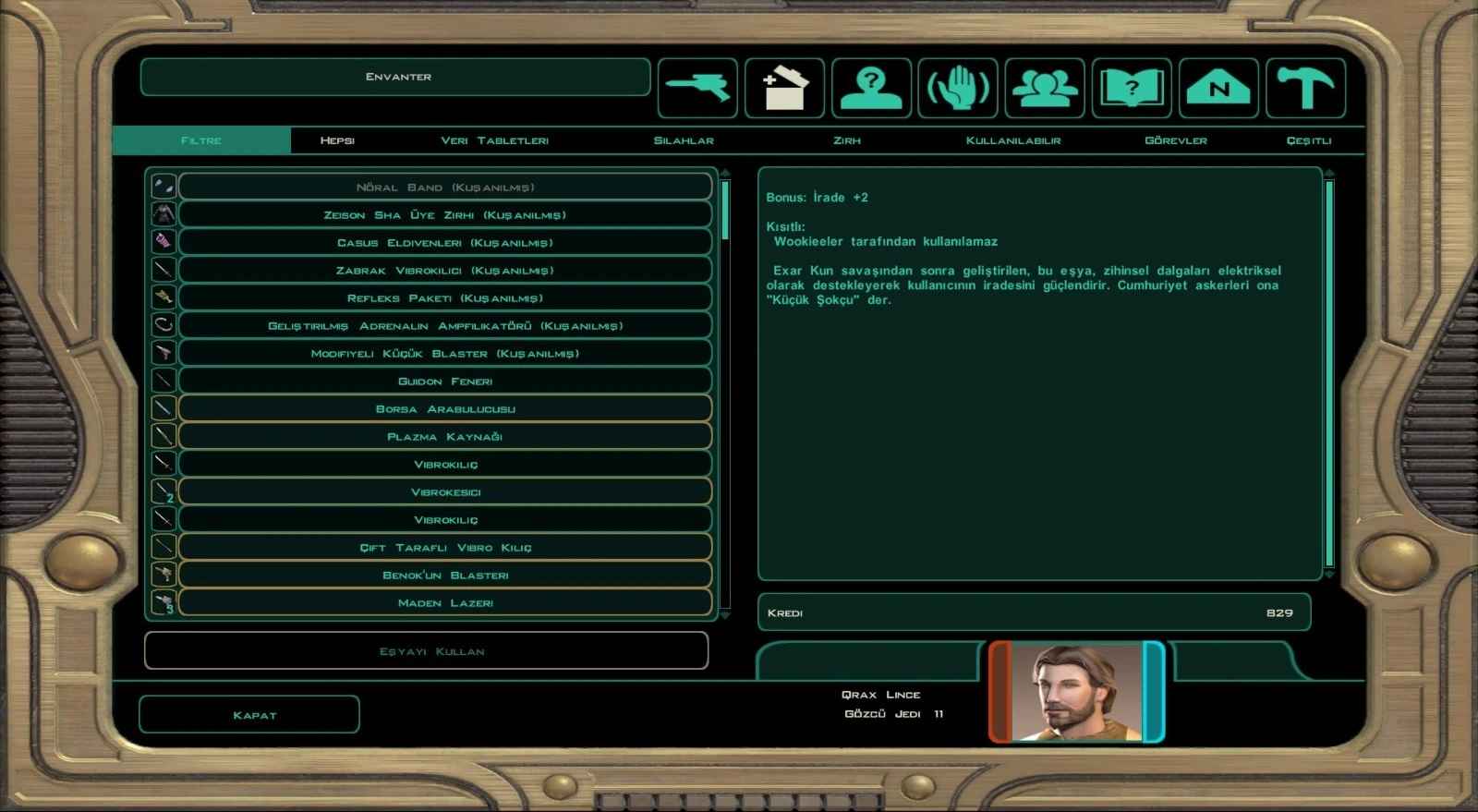Viewport: 1478px width, 812px height.
Task: Click the Qrax Lince character portrait
Action: pyautogui.click(x=1077, y=692)
